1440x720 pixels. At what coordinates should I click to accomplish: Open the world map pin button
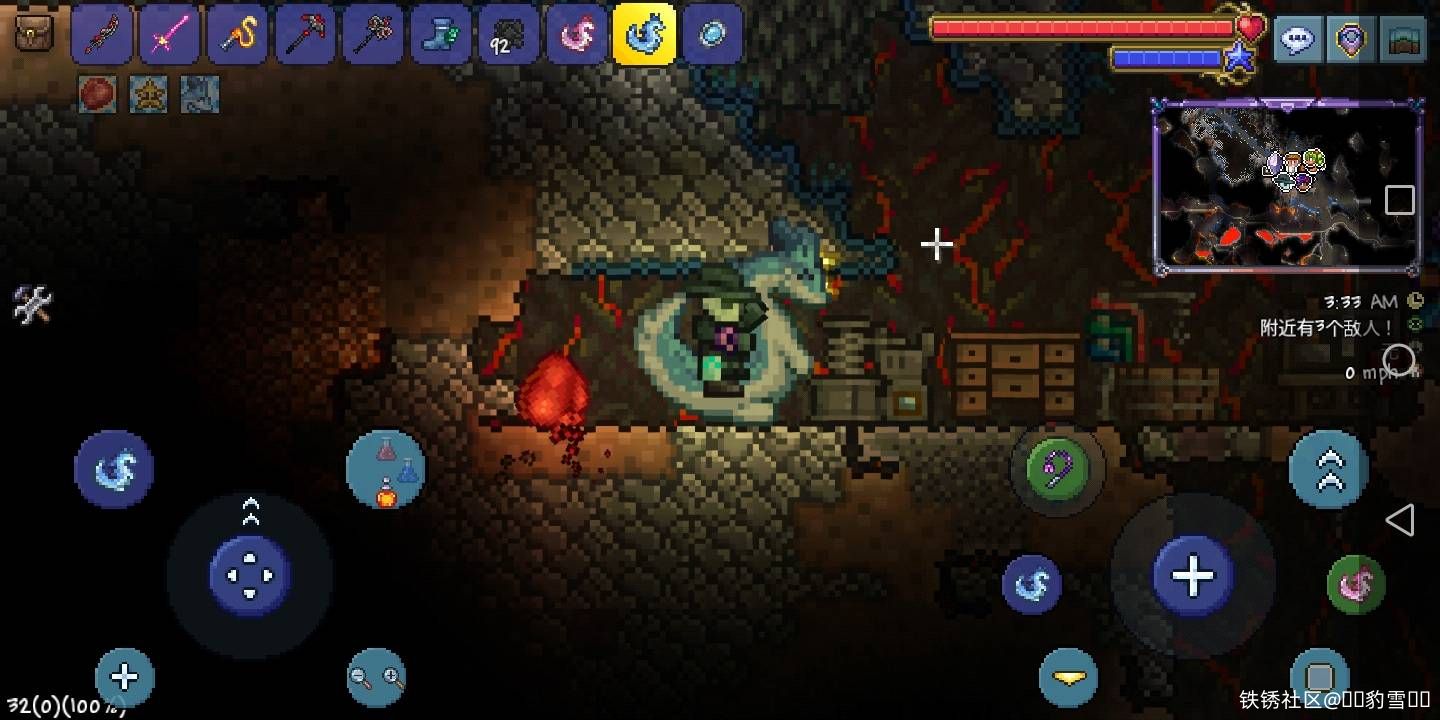[x=1351, y=41]
